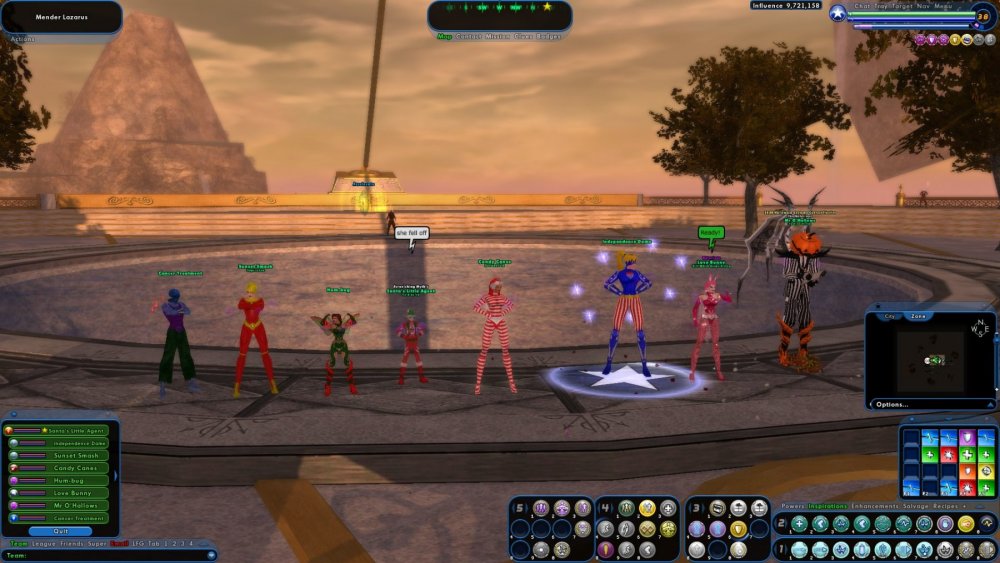1000x563 pixels.
Task: Switch the minimap to the City tab
Action: (x=889, y=316)
